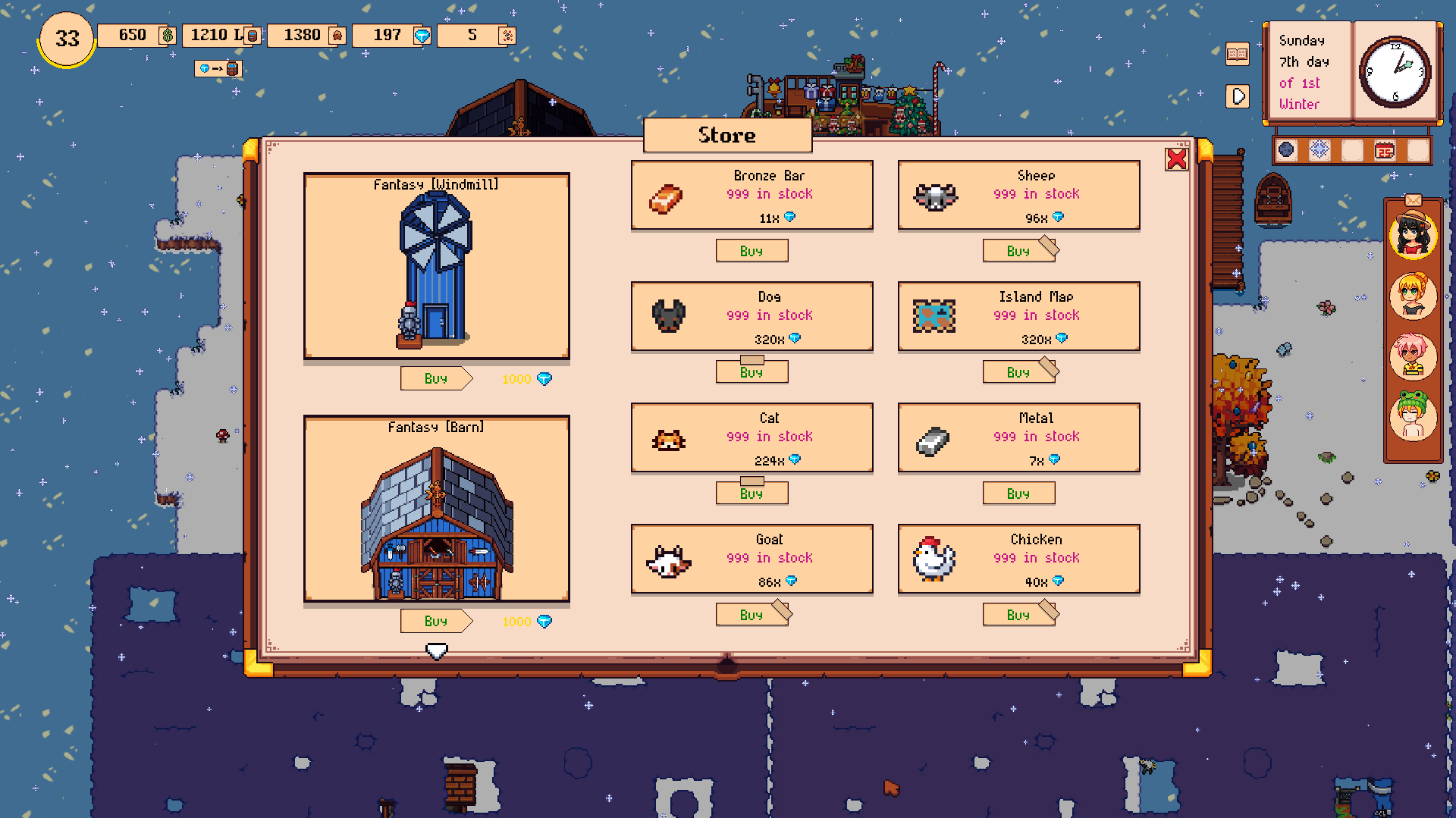Show more store items with down arrow
Screen dimensions: 1456x818
[436, 651]
